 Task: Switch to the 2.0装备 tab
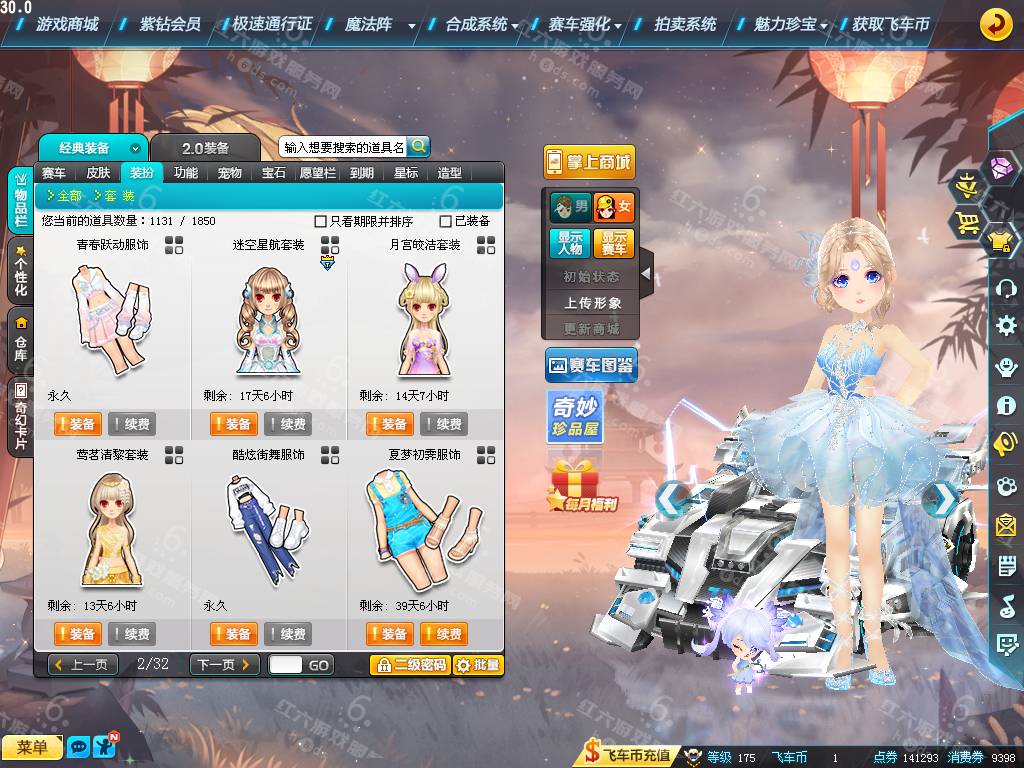tap(205, 148)
